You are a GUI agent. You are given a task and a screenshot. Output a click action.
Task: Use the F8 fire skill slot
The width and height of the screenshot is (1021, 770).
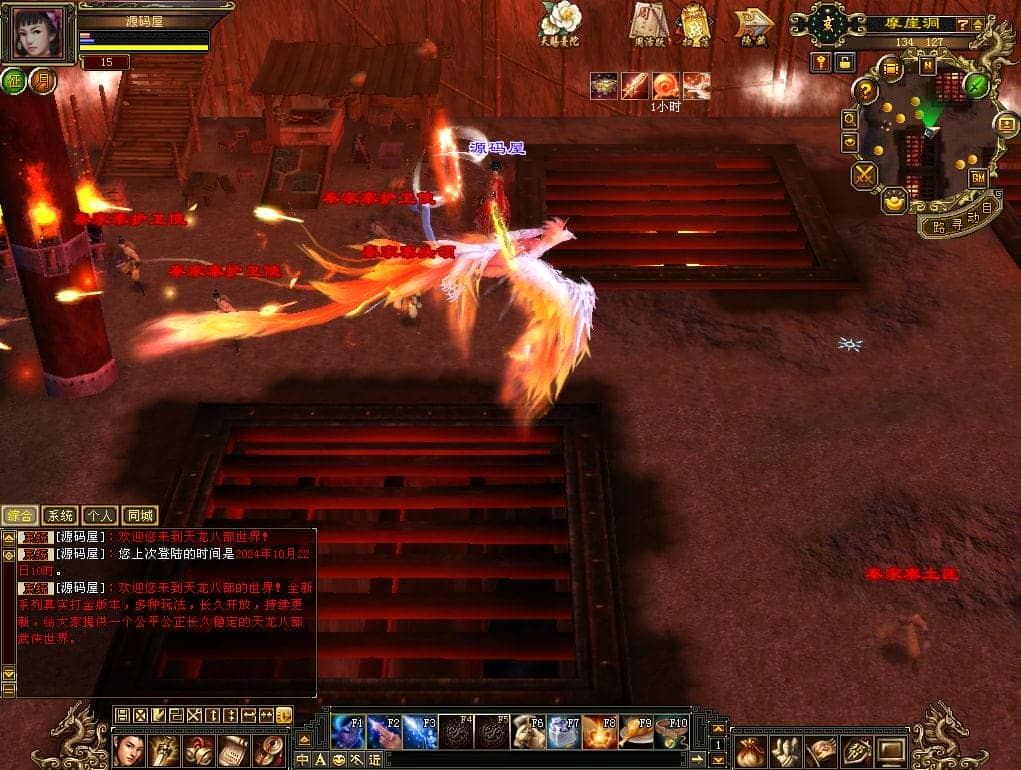pos(600,732)
